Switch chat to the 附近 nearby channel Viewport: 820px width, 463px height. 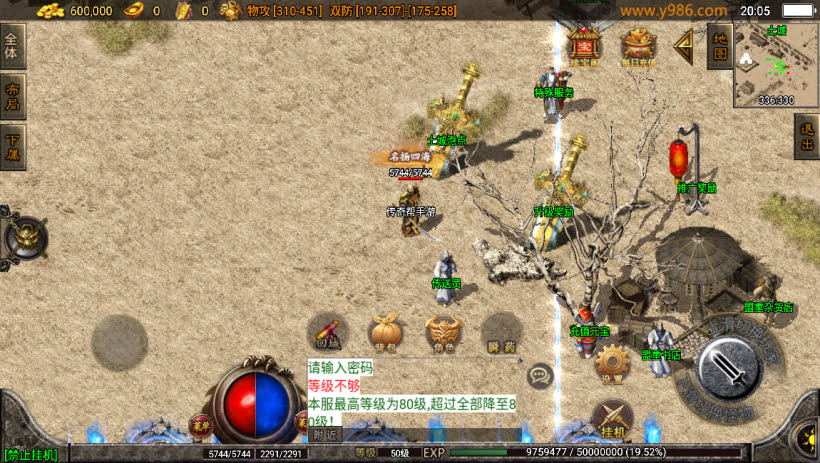324,434
